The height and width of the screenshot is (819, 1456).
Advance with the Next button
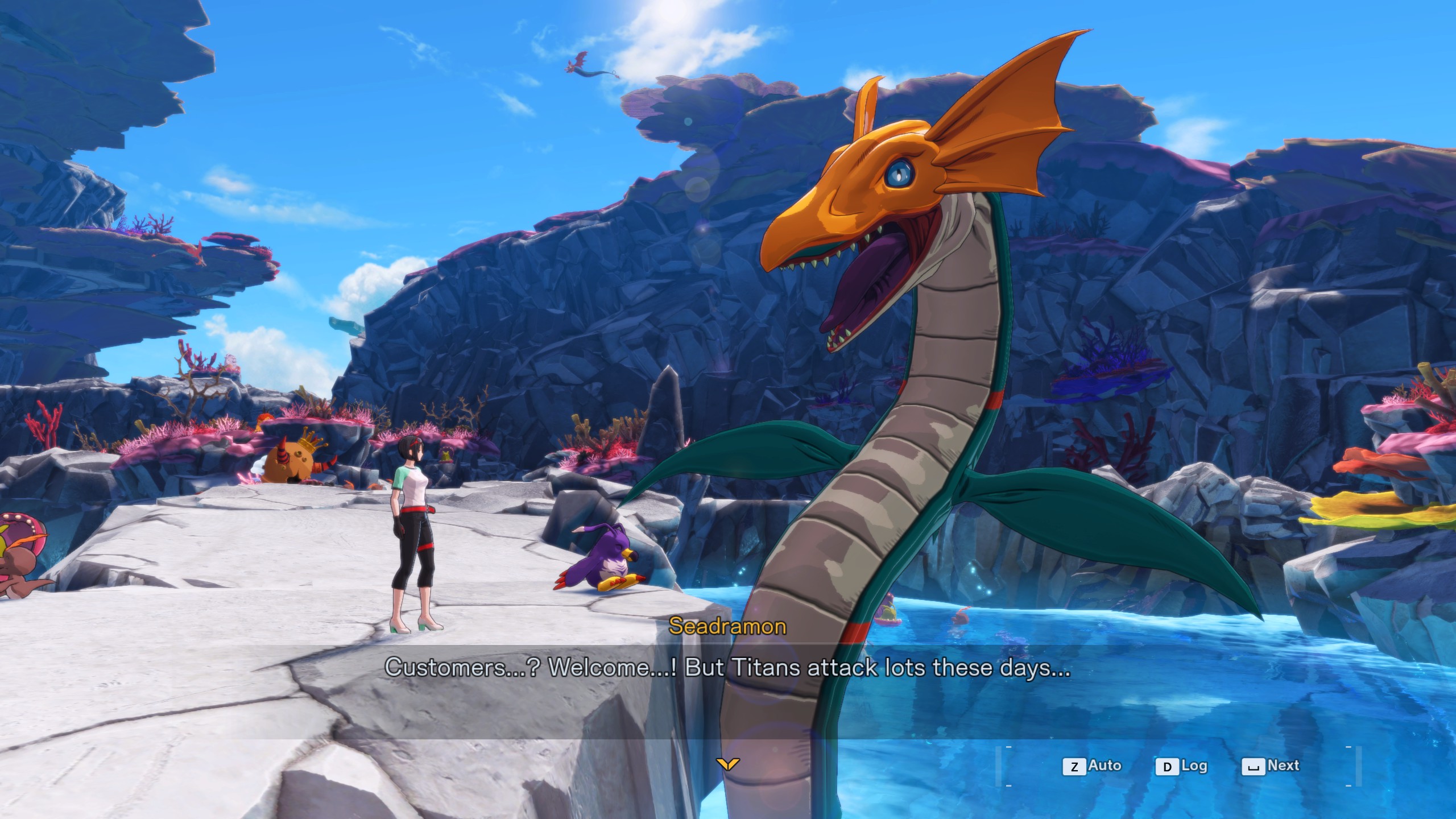[1272, 766]
